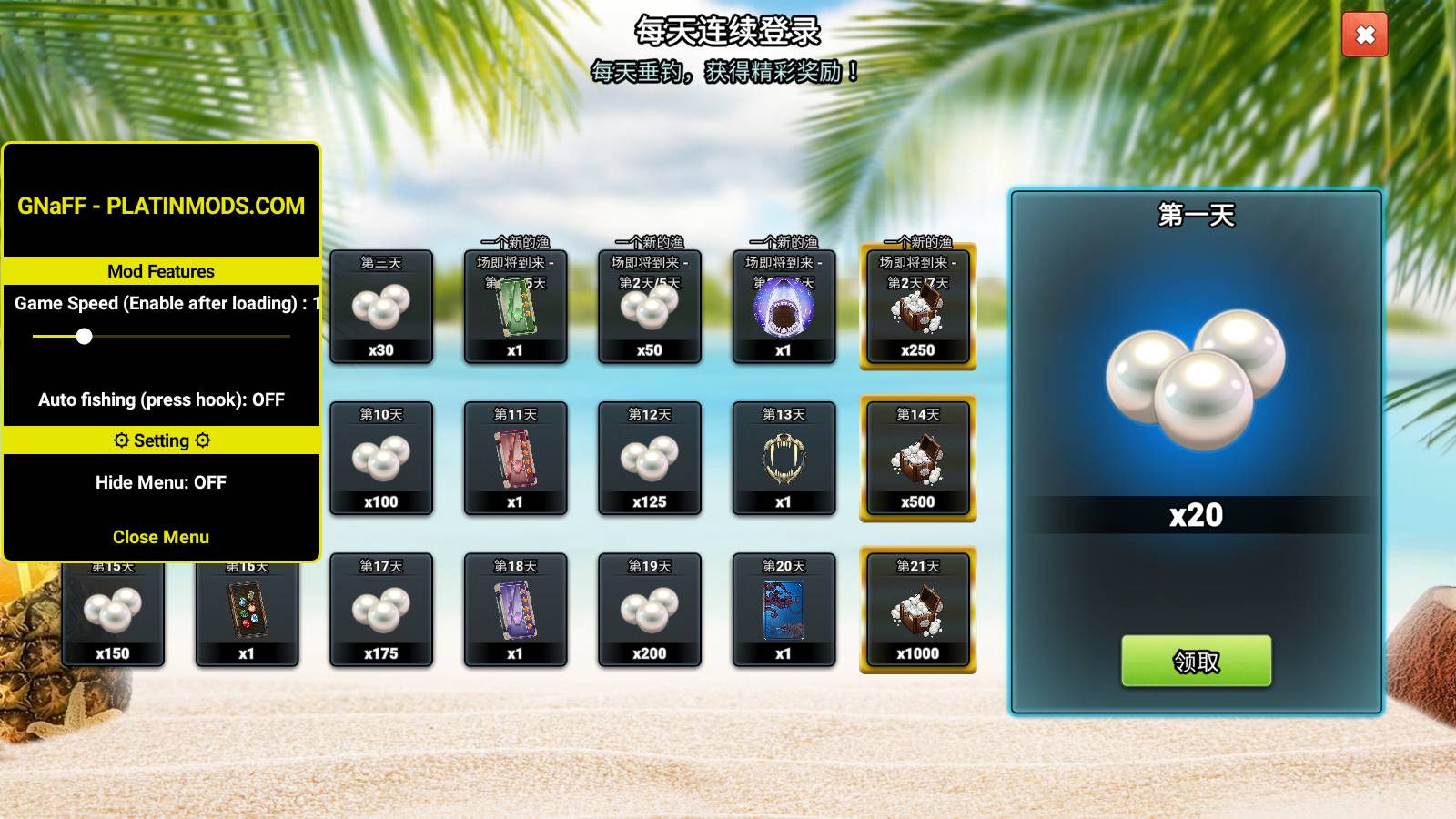Pick the 第13天 jaw bone reward

tap(784, 459)
